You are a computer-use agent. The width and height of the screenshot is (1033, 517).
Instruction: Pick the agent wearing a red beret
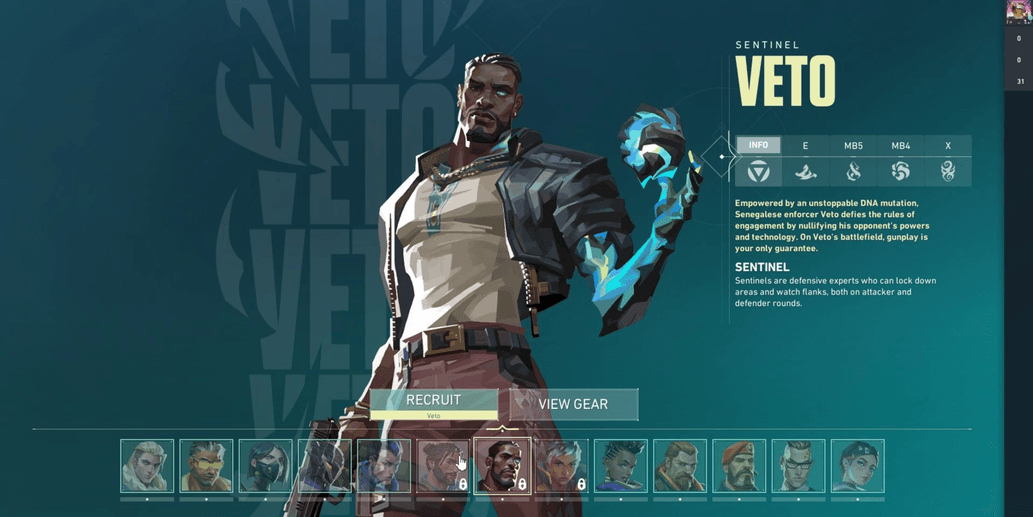pos(739,466)
